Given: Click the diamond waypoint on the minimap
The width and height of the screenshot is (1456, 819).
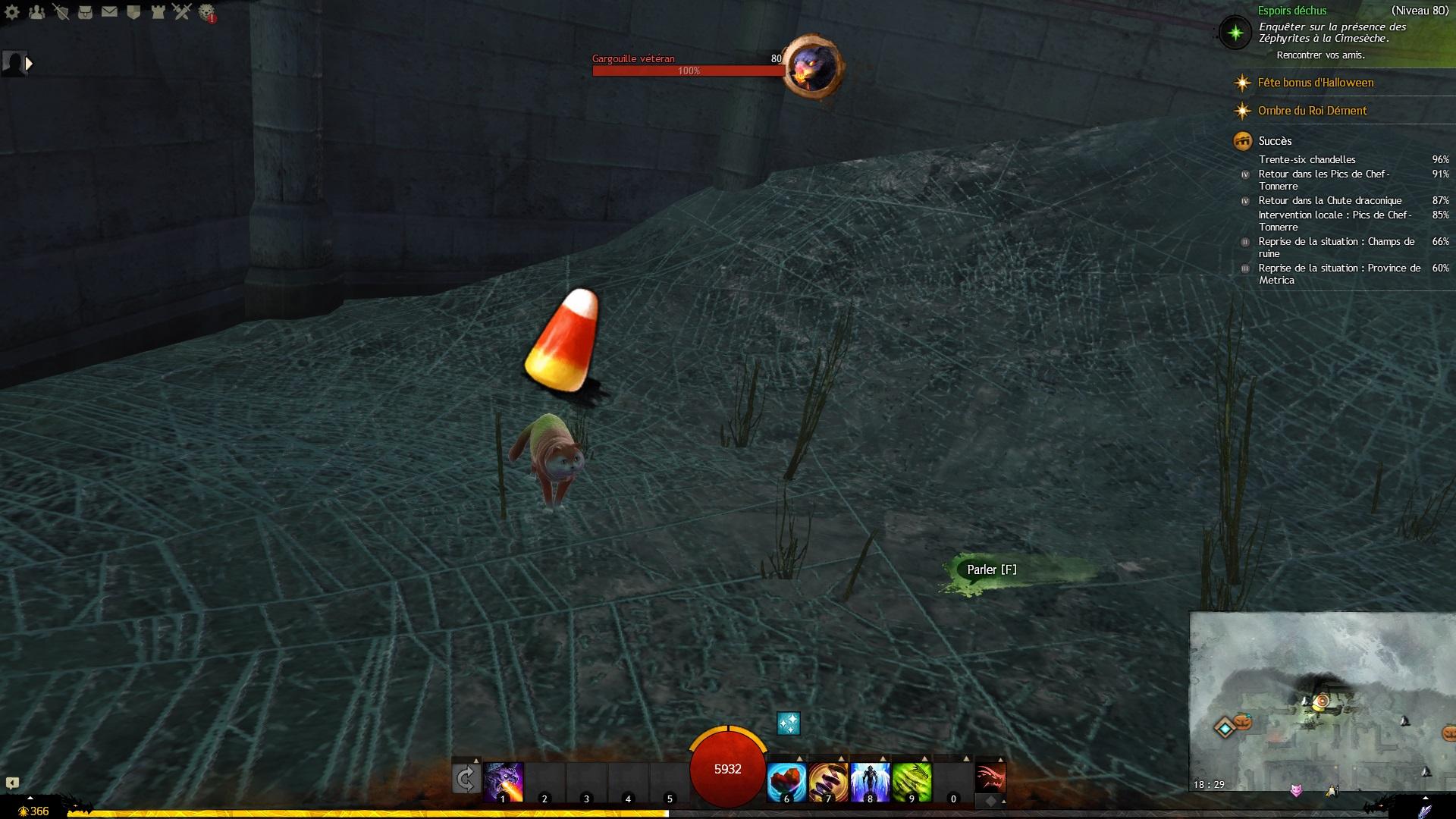Looking at the screenshot, I should click(1225, 728).
